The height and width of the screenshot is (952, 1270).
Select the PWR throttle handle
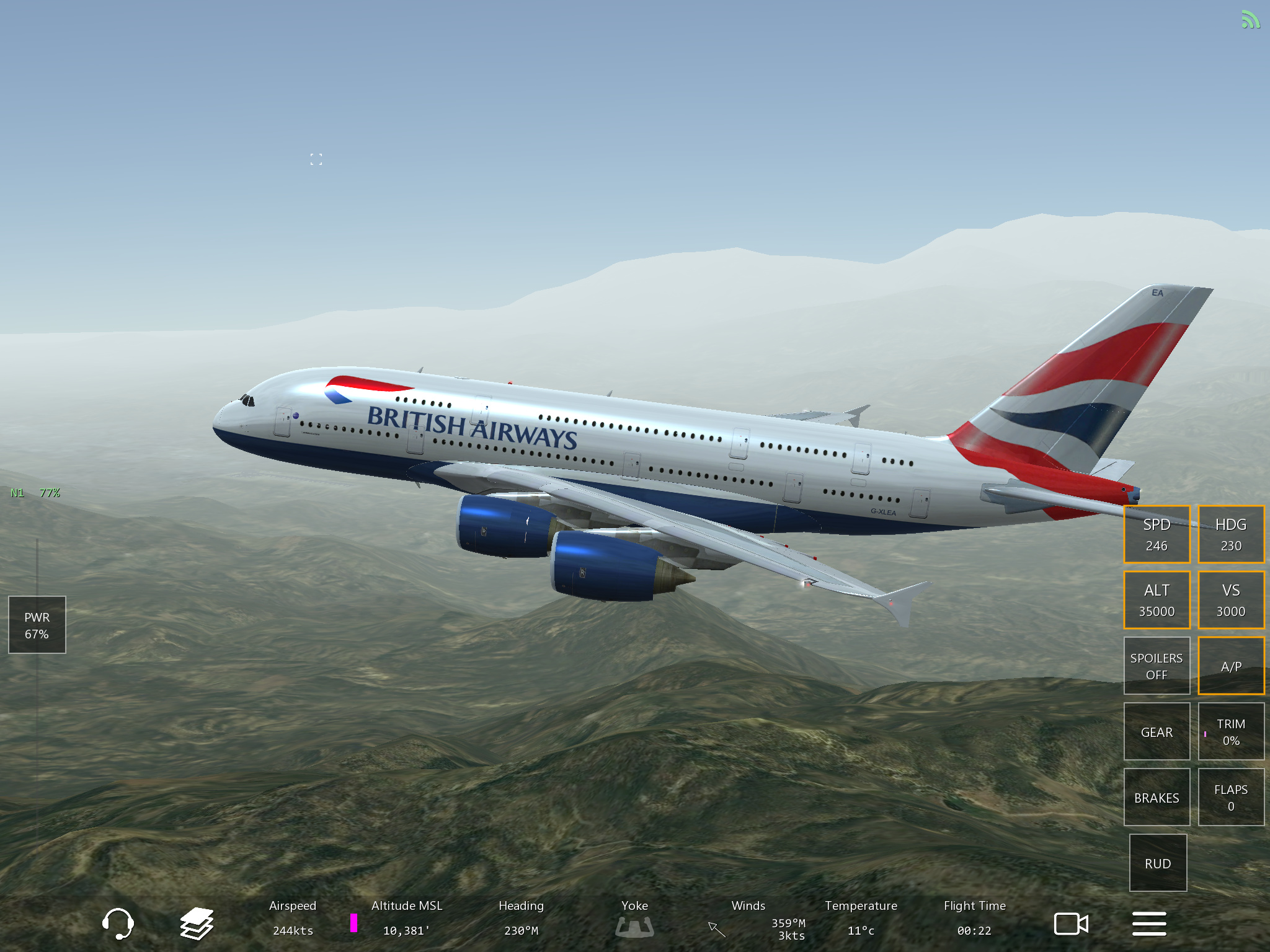coord(37,625)
